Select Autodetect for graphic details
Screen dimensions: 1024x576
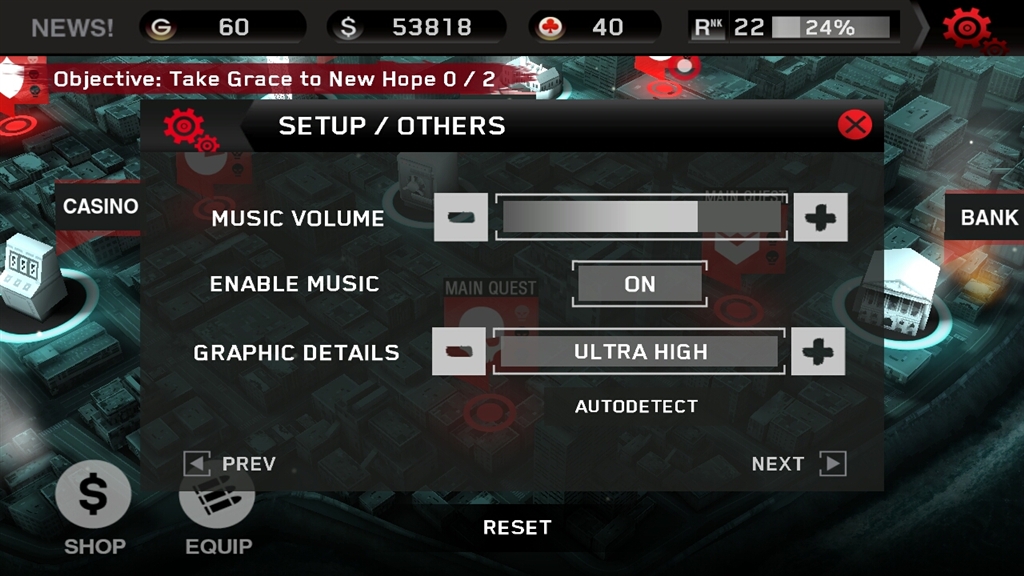[x=636, y=406]
